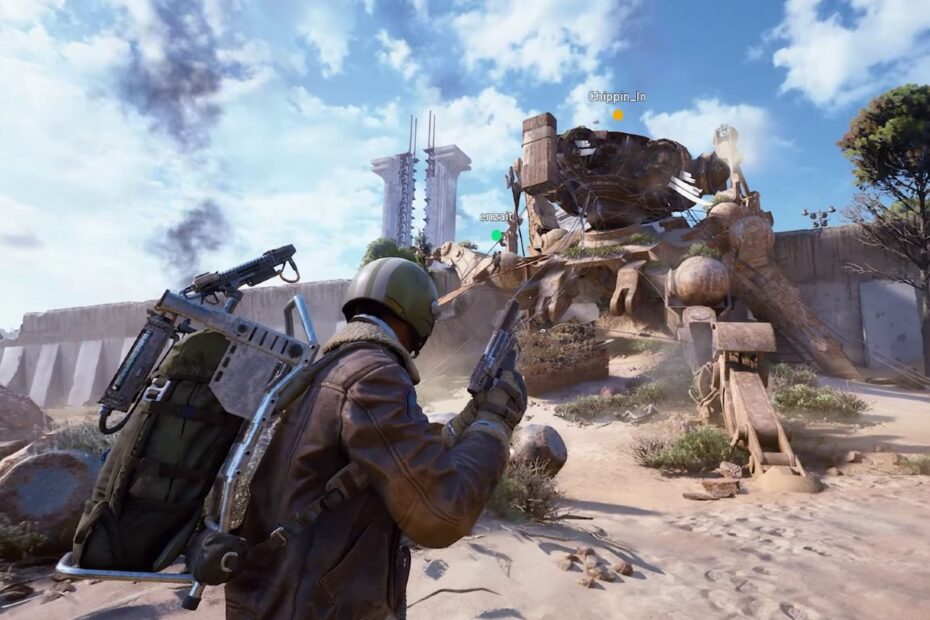Select the Chippin_In orange teammate marker
Screen dimensions: 930x620
(x=618, y=115)
